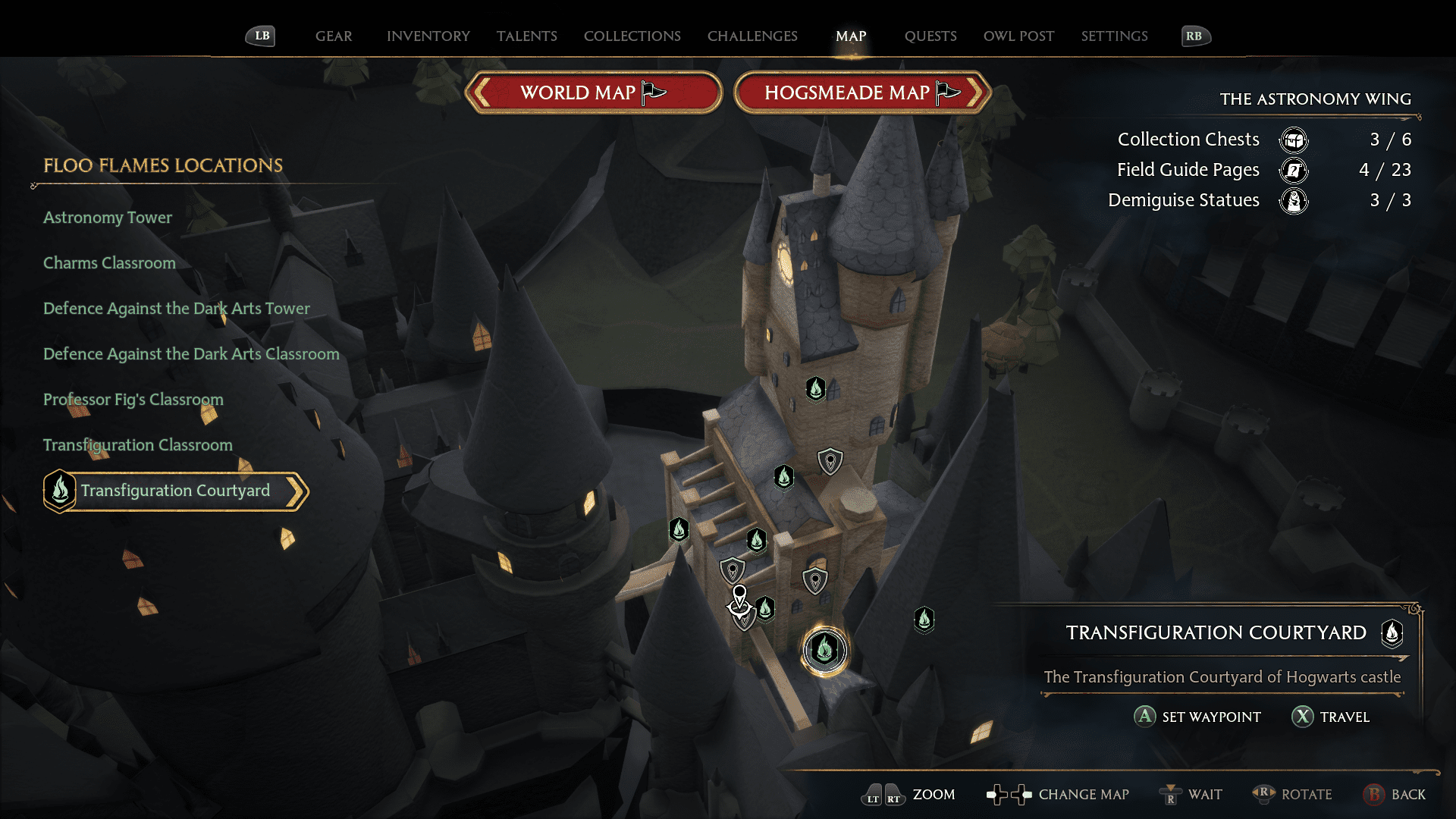Image resolution: width=1456 pixels, height=819 pixels.
Task: Select Defence Against the Dark Arts Tower from the list
Action: click(x=176, y=309)
